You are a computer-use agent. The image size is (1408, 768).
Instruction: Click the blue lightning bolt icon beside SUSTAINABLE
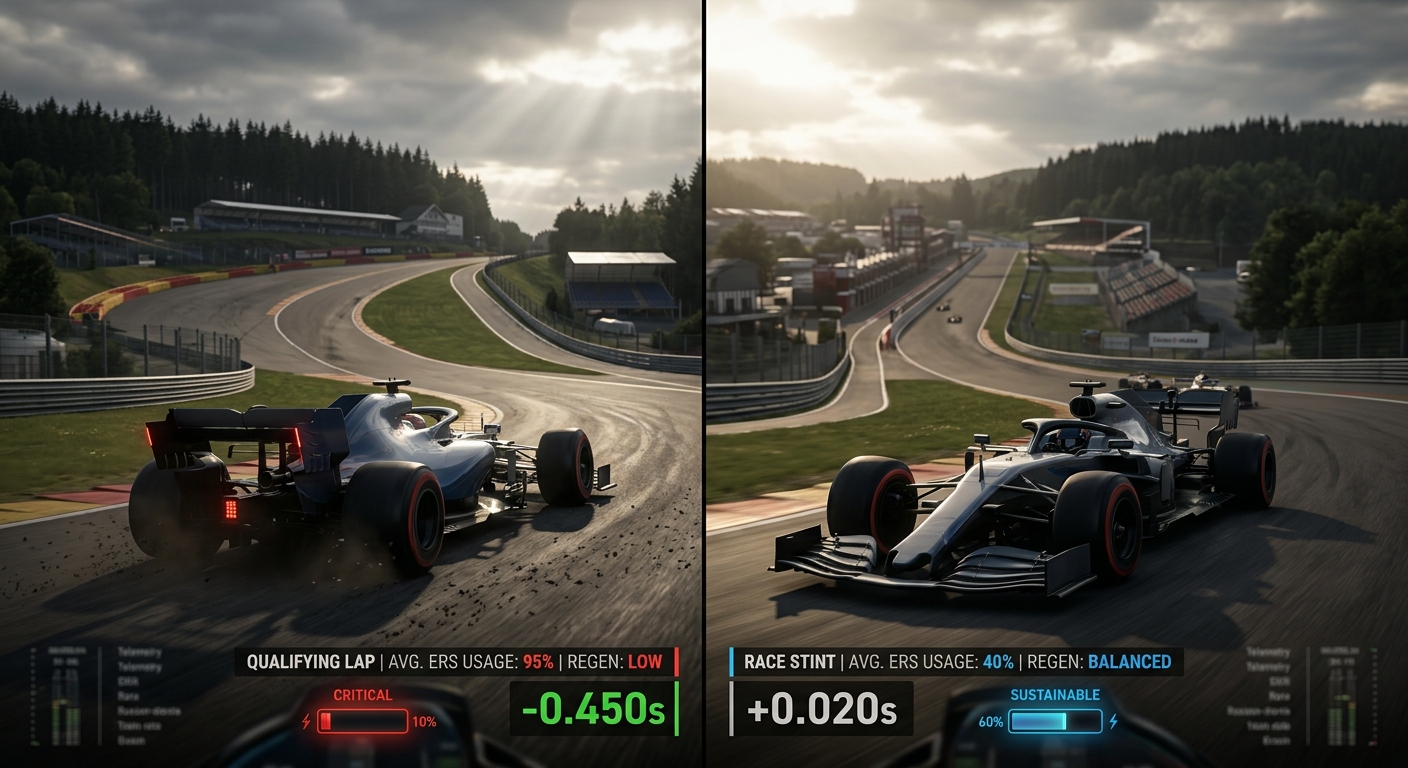1113,721
